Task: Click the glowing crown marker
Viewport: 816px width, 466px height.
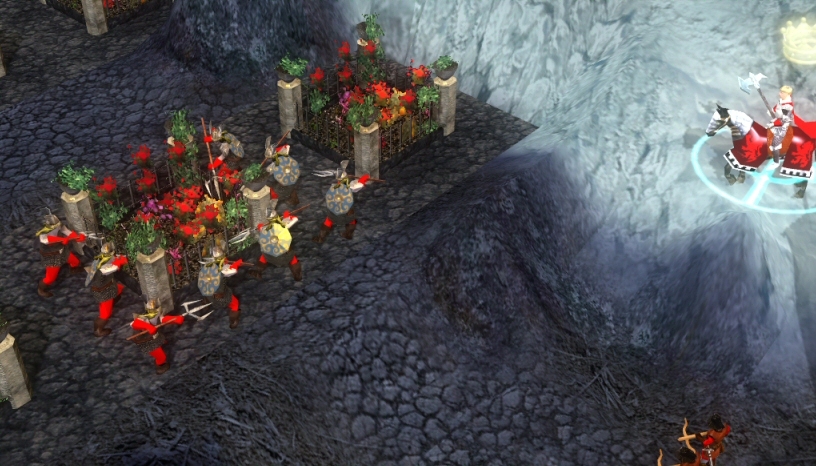Action: (x=798, y=42)
